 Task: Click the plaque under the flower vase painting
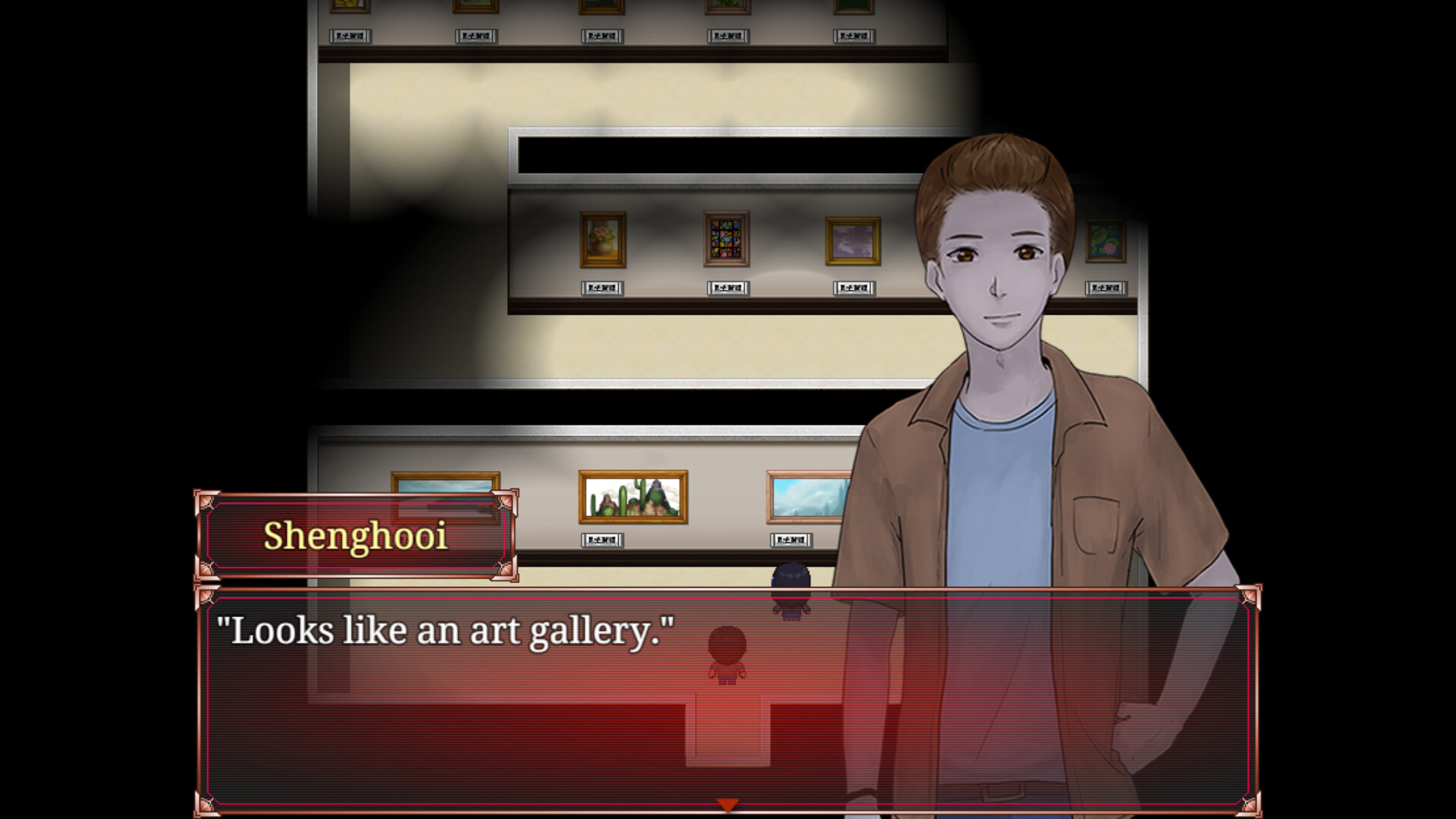pyautogui.click(x=601, y=288)
